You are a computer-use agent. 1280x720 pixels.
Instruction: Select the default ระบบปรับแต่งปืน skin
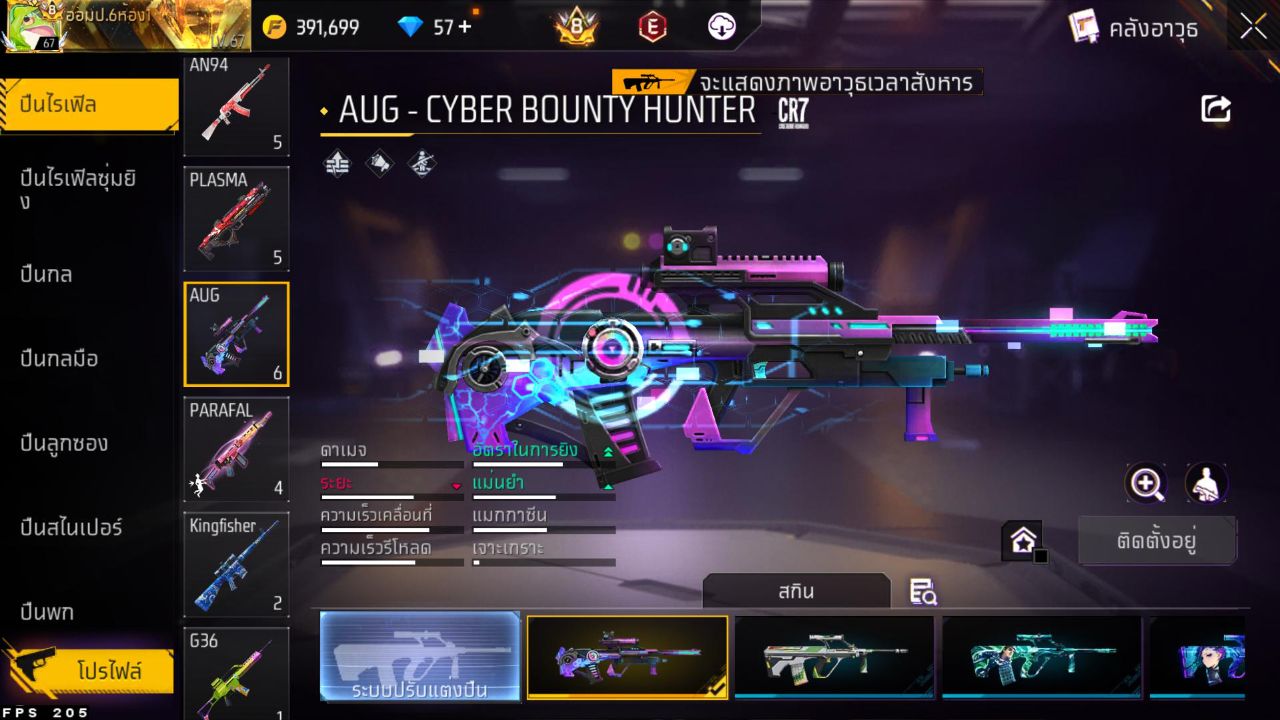pos(419,659)
